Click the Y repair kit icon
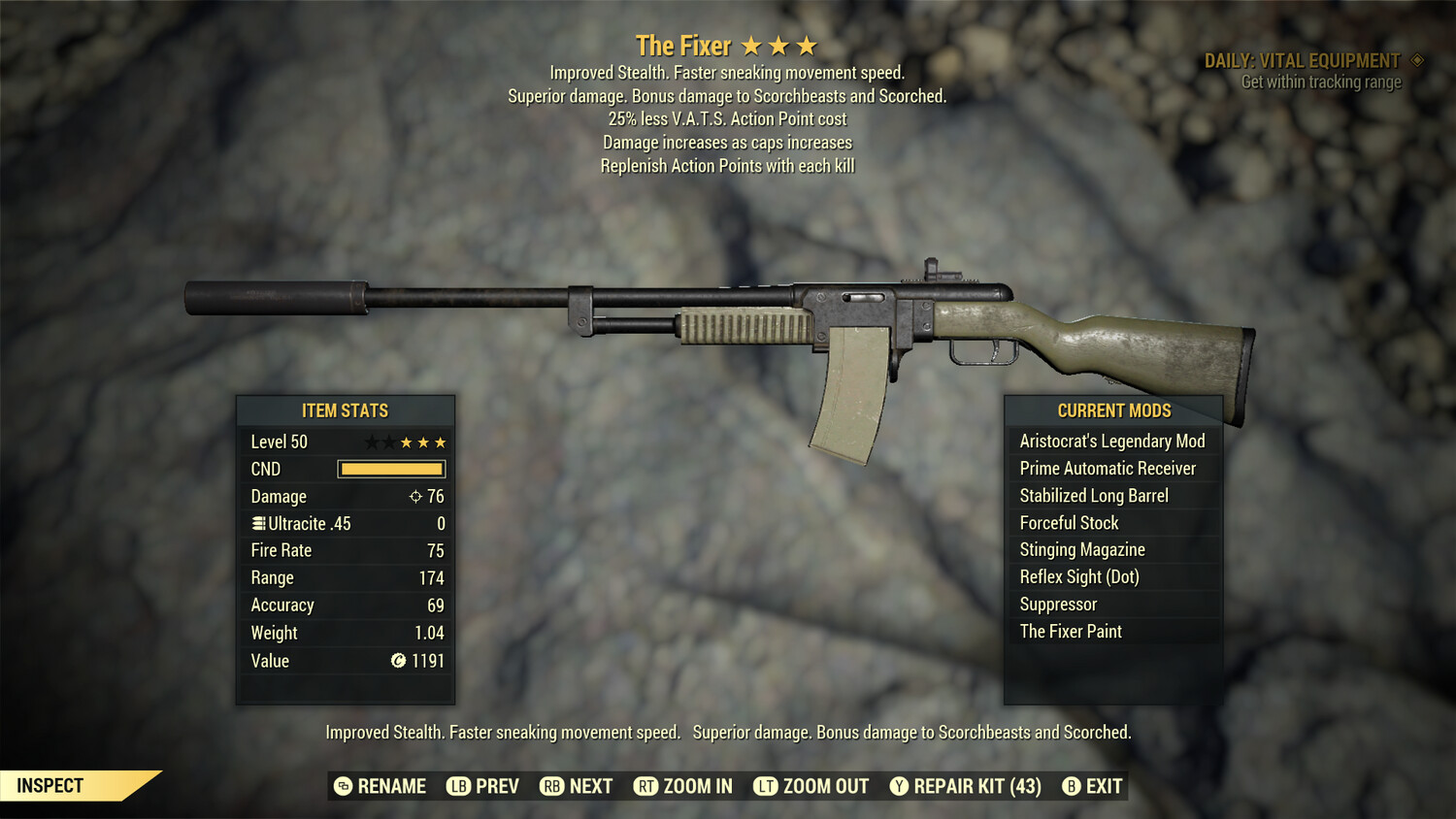 (x=898, y=786)
